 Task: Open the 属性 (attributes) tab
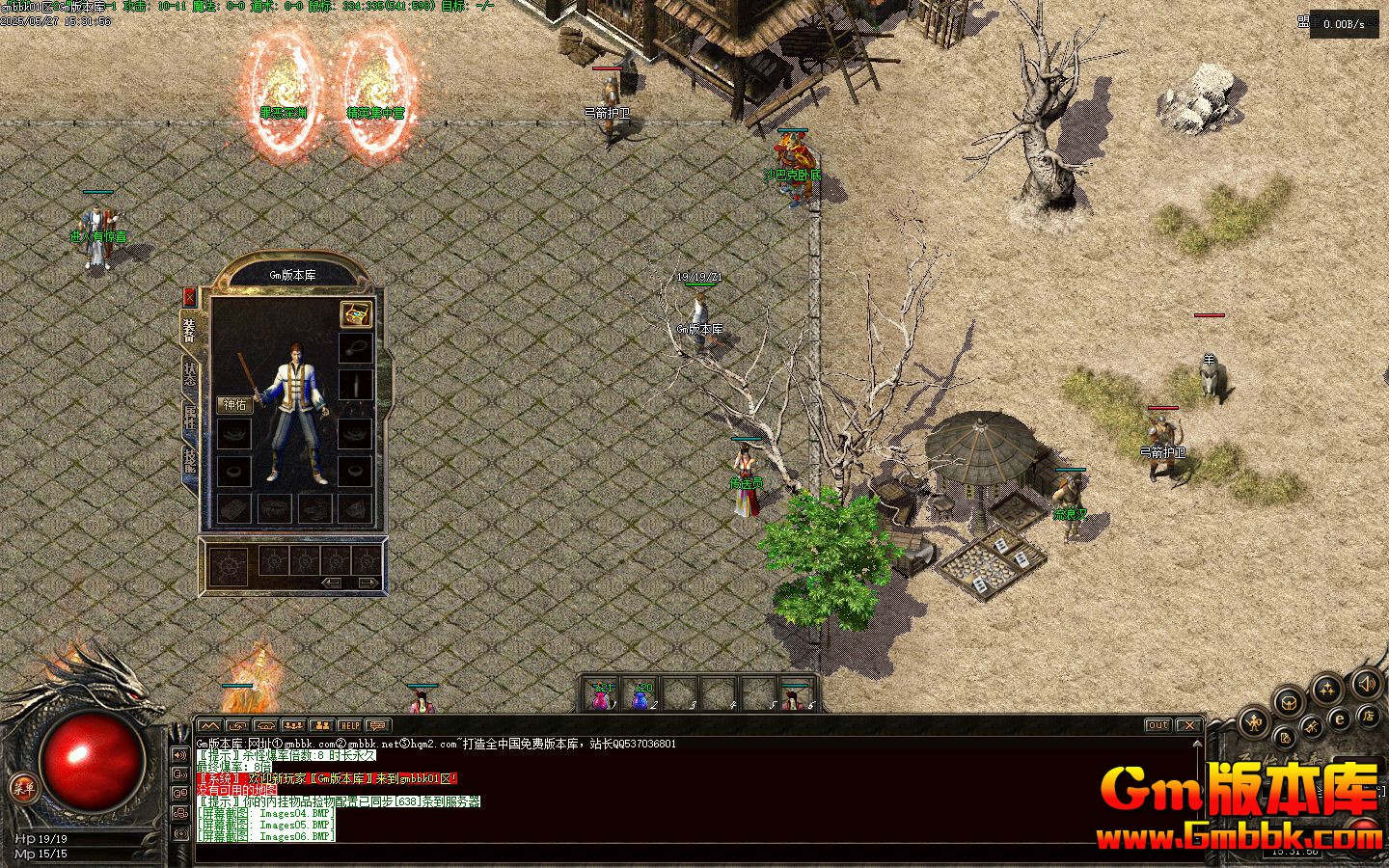tap(190, 418)
